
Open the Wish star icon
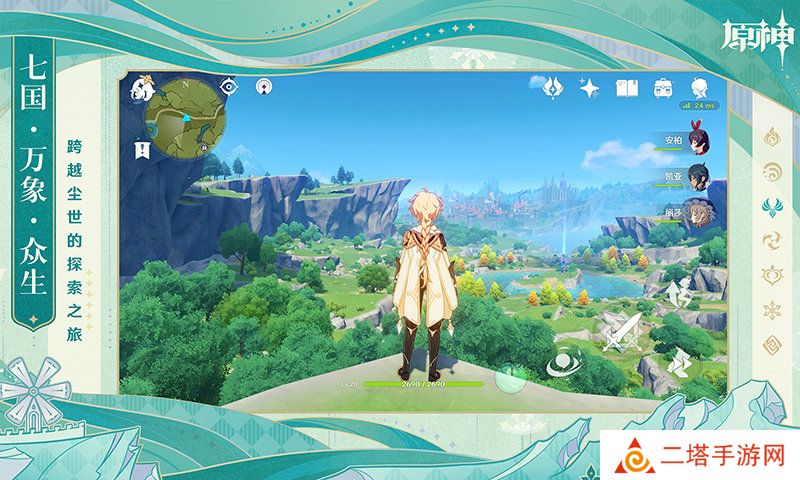pos(589,88)
